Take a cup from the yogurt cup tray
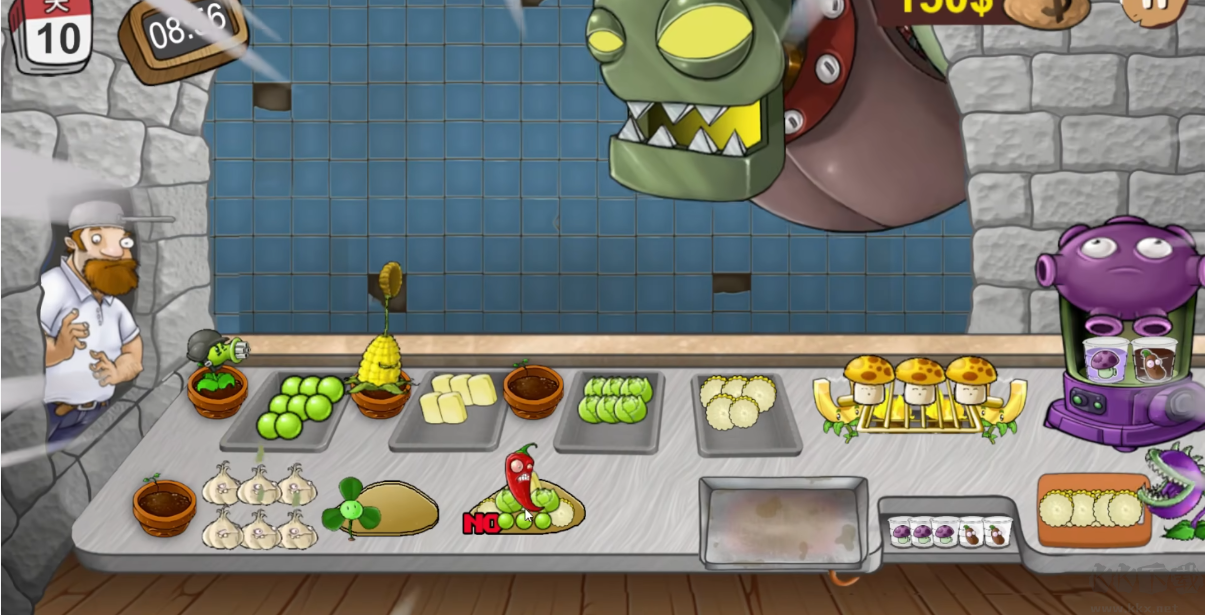 click(x=947, y=530)
